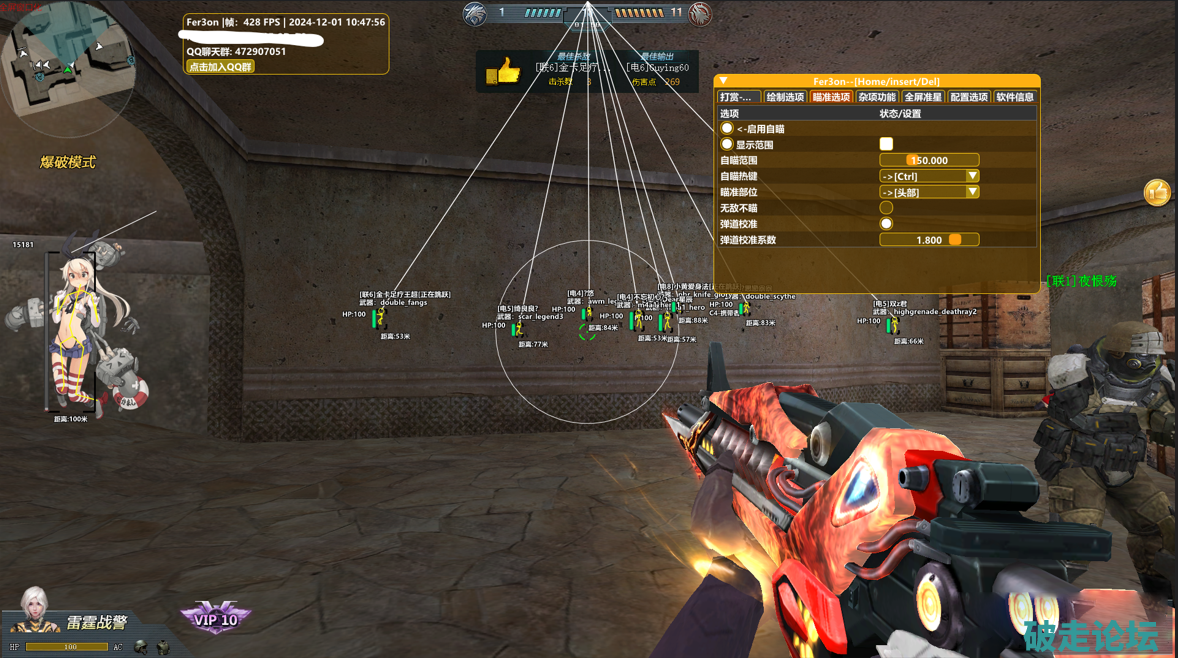Collapse the Fer3on panel with the triangle
This screenshot has height=658, width=1178.
coord(724,81)
